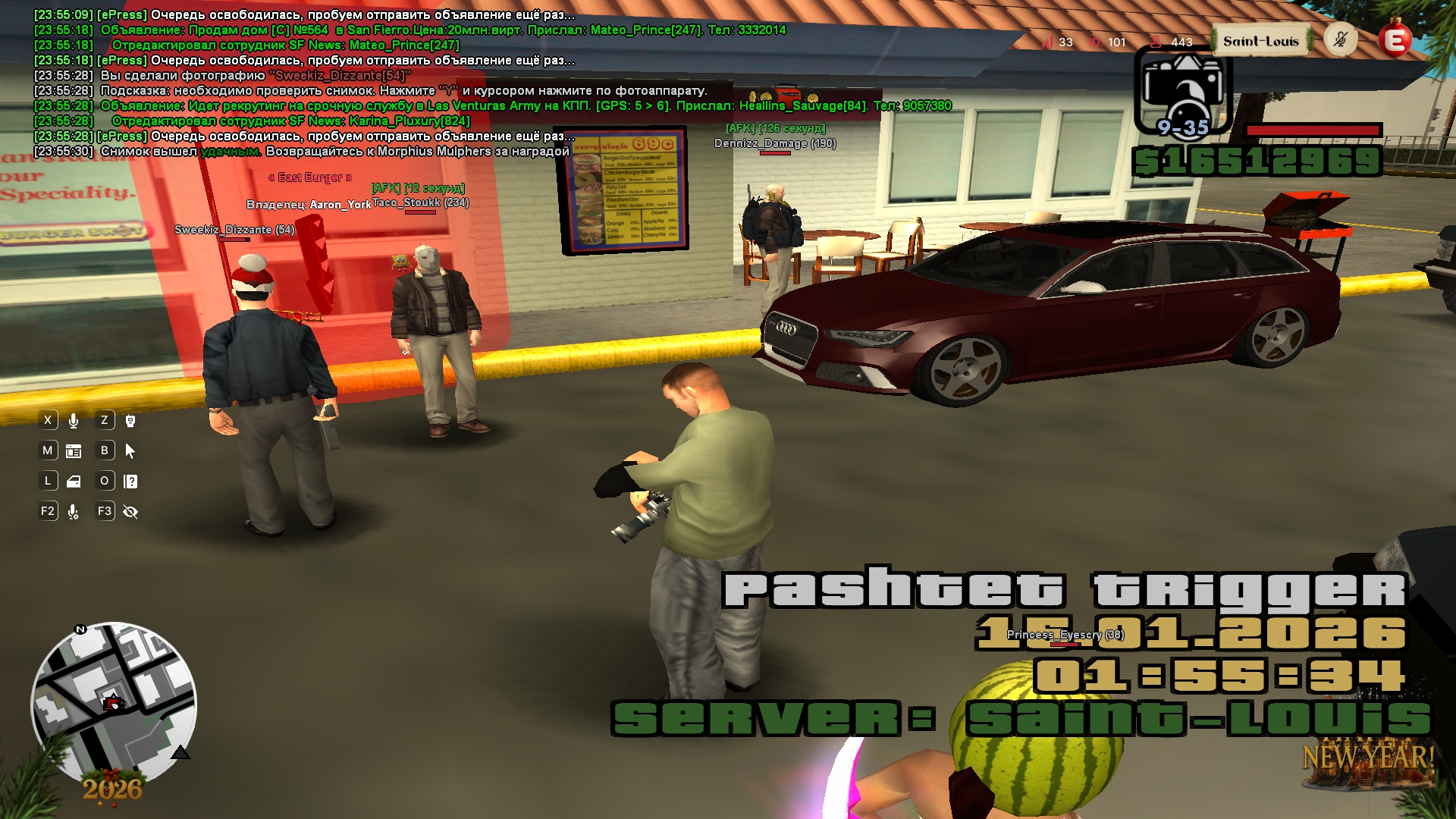Click the Saint-Louis server name plate
The image size is (1456, 819).
1260,42
